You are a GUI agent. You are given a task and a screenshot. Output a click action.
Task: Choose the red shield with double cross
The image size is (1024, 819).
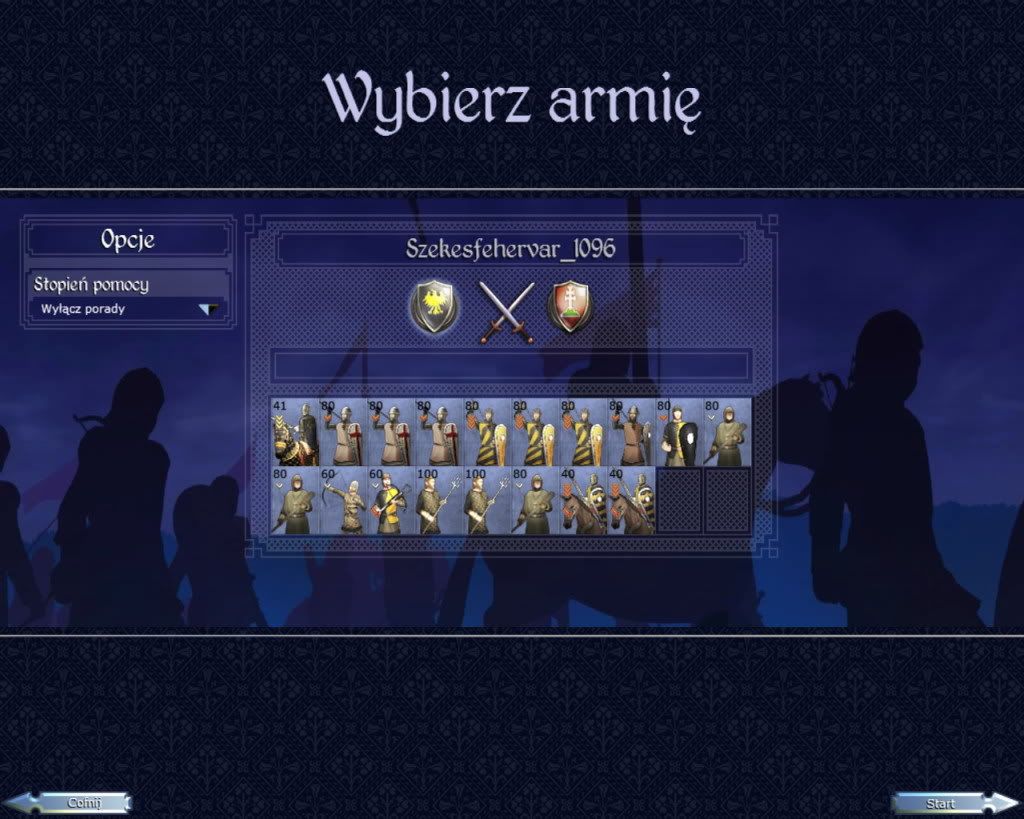click(569, 307)
